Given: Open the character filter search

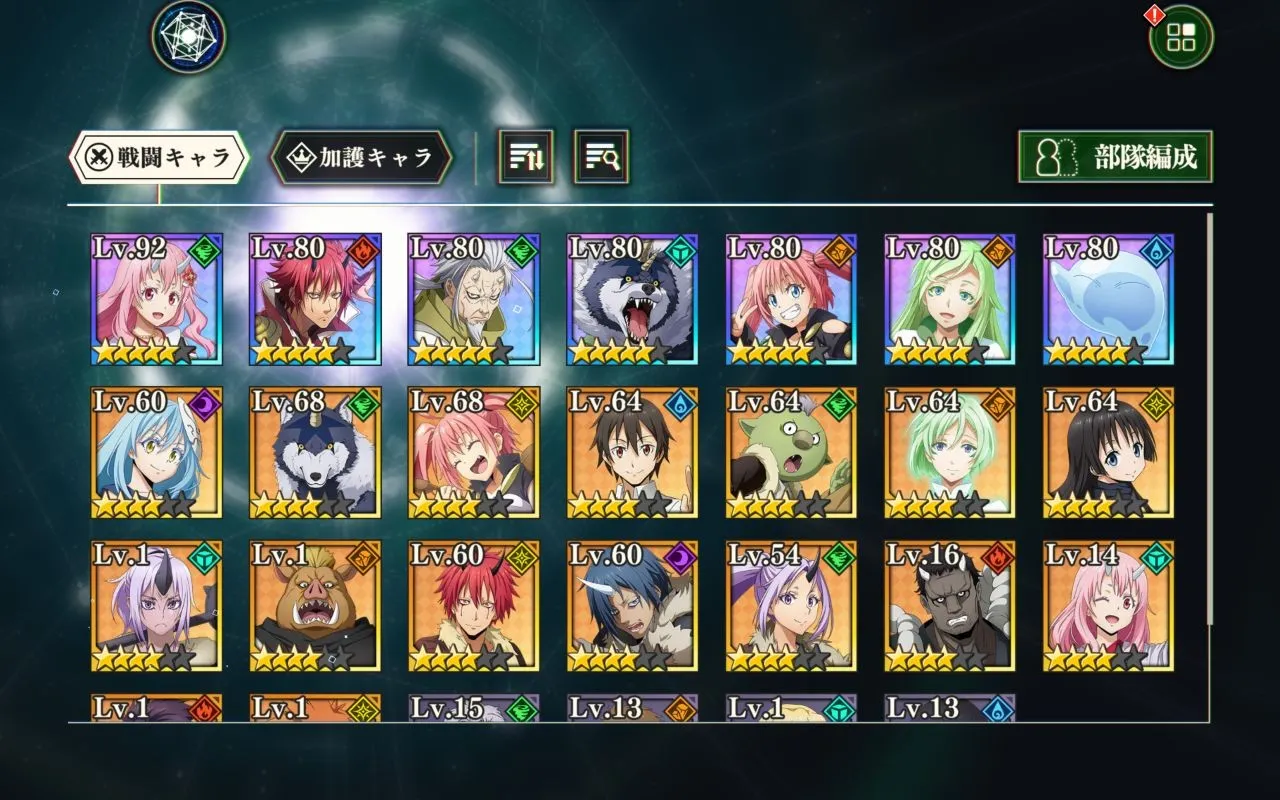Looking at the screenshot, I should (x=601, y=157).
